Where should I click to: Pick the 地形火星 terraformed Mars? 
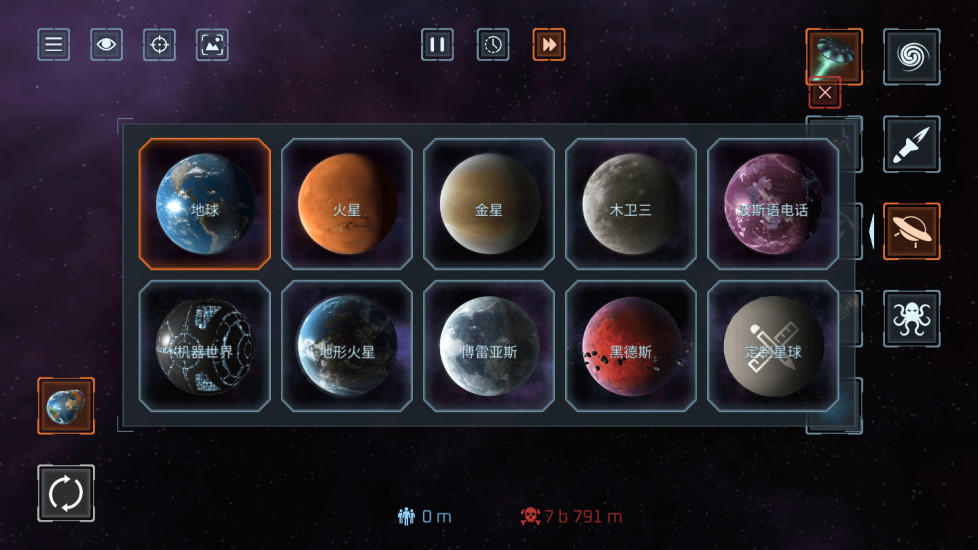[347, 346]
